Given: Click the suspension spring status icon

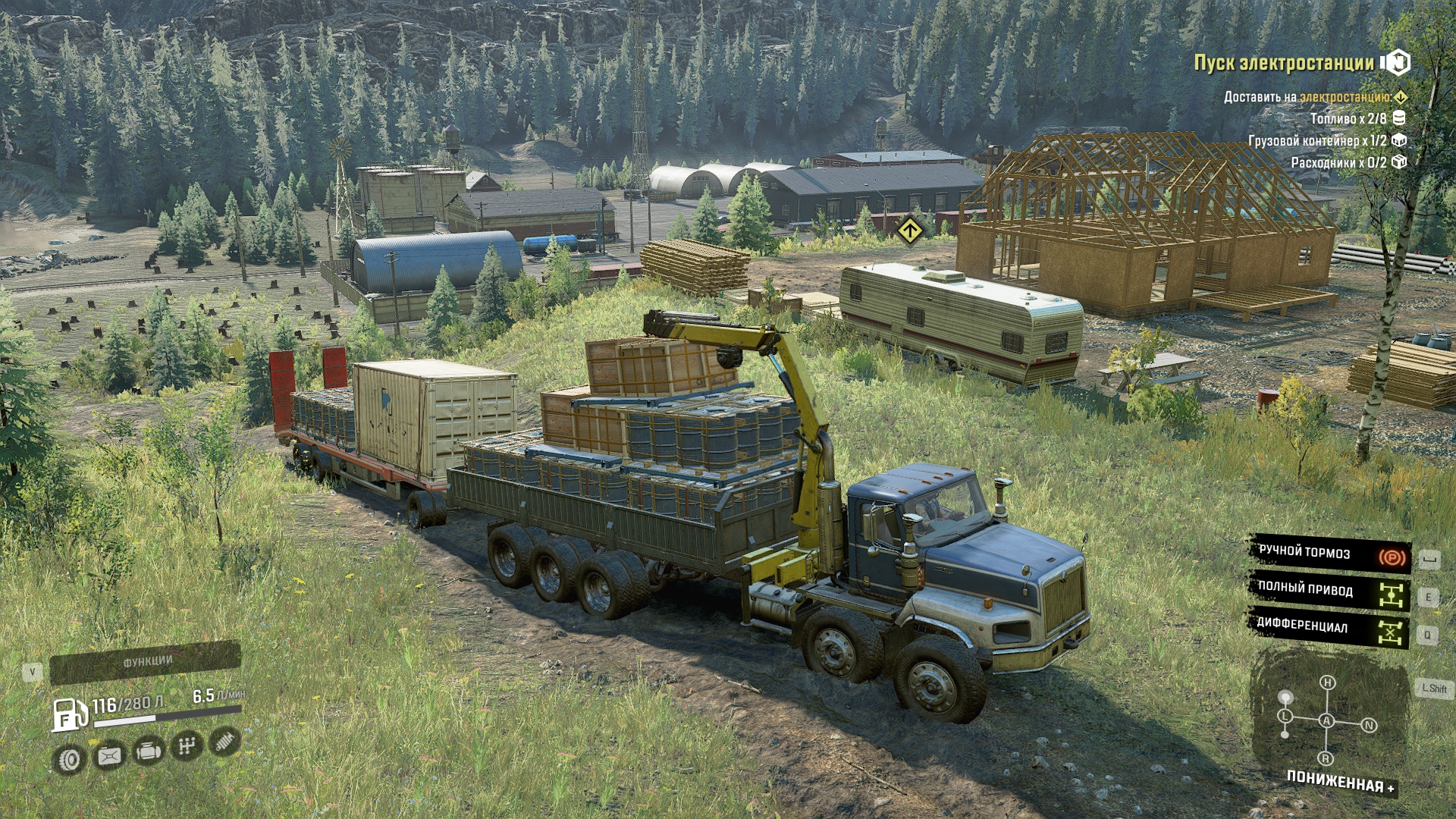Looking at the screenshot, I should click(224, 742).
